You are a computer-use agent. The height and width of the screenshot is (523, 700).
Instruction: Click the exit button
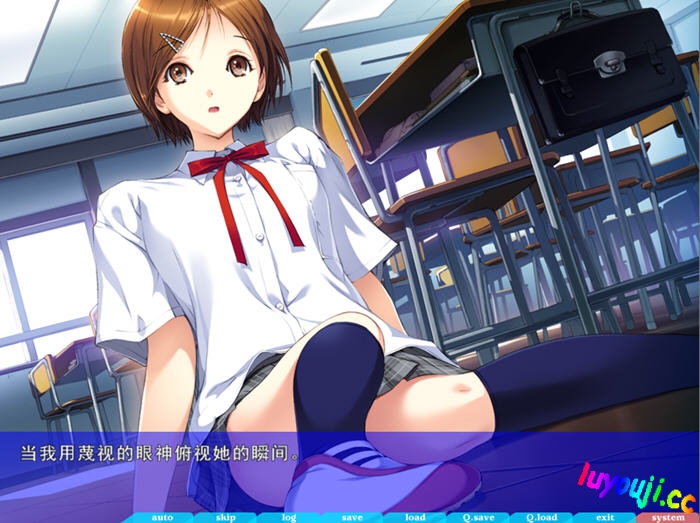click(604, 517)
